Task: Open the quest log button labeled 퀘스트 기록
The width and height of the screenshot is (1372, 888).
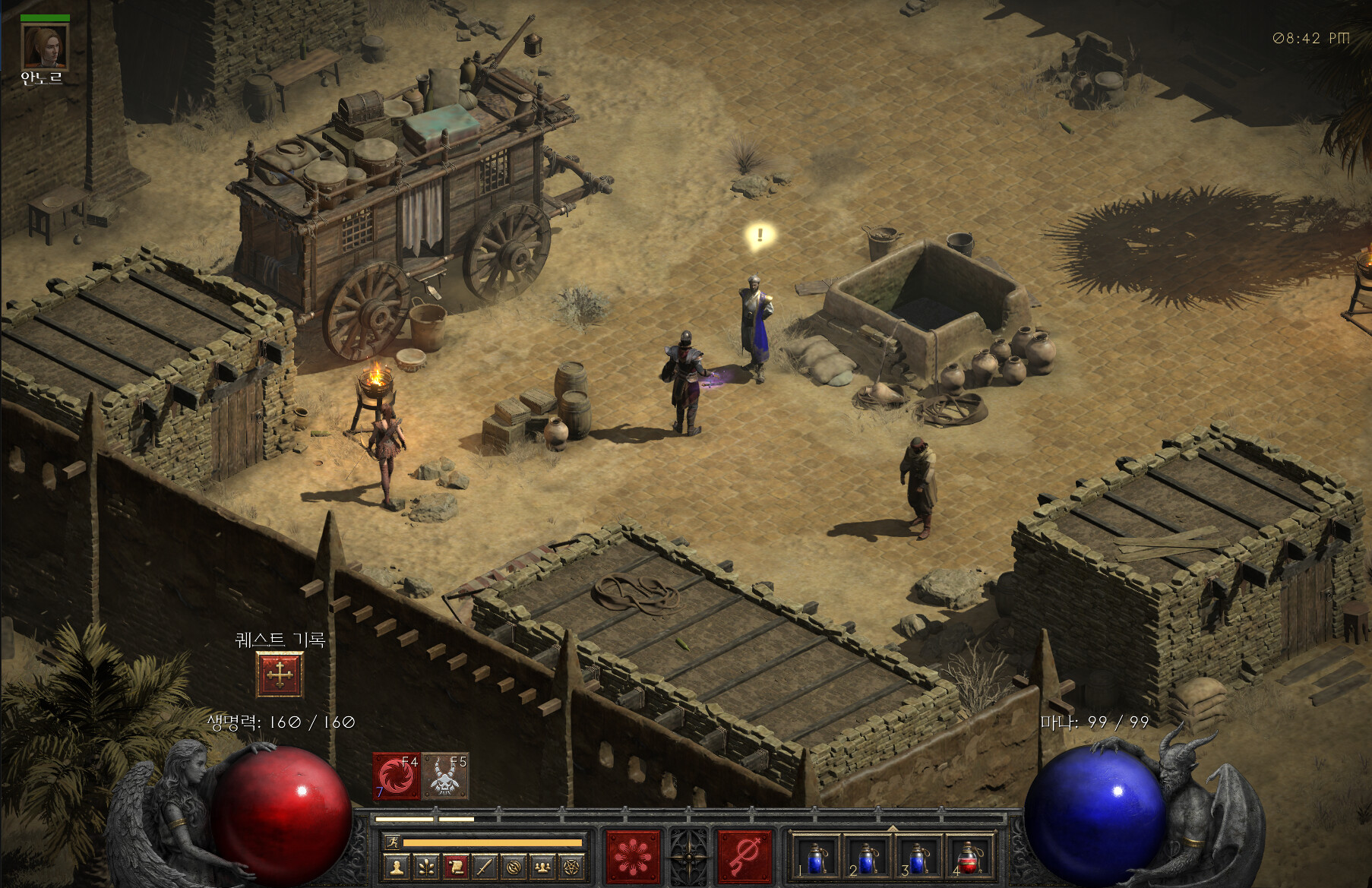Action: (x=280, y=675)
